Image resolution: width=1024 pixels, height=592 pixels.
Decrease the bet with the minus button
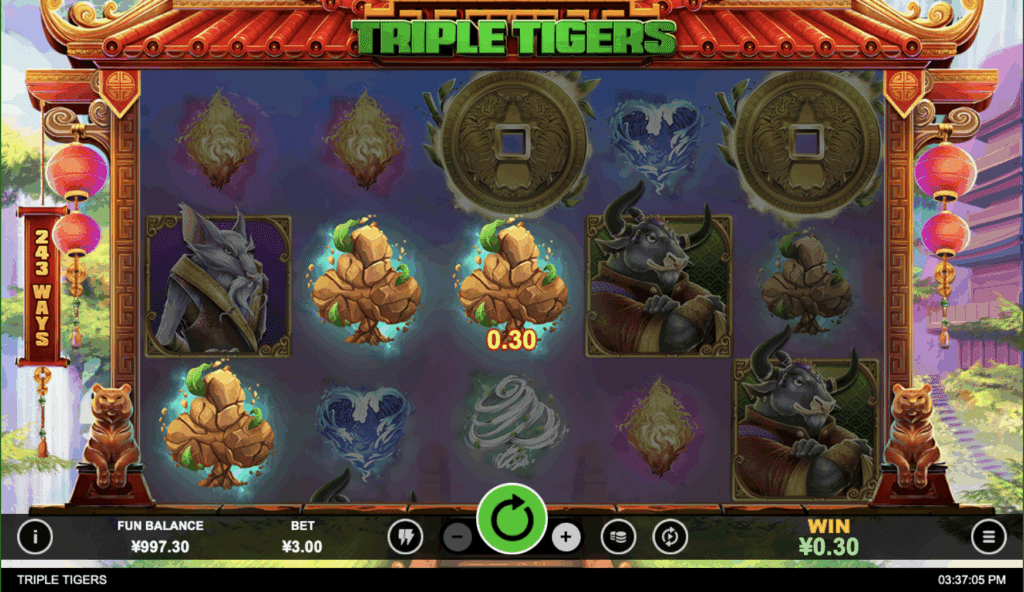pyautogui.click(x=457, y=537)
